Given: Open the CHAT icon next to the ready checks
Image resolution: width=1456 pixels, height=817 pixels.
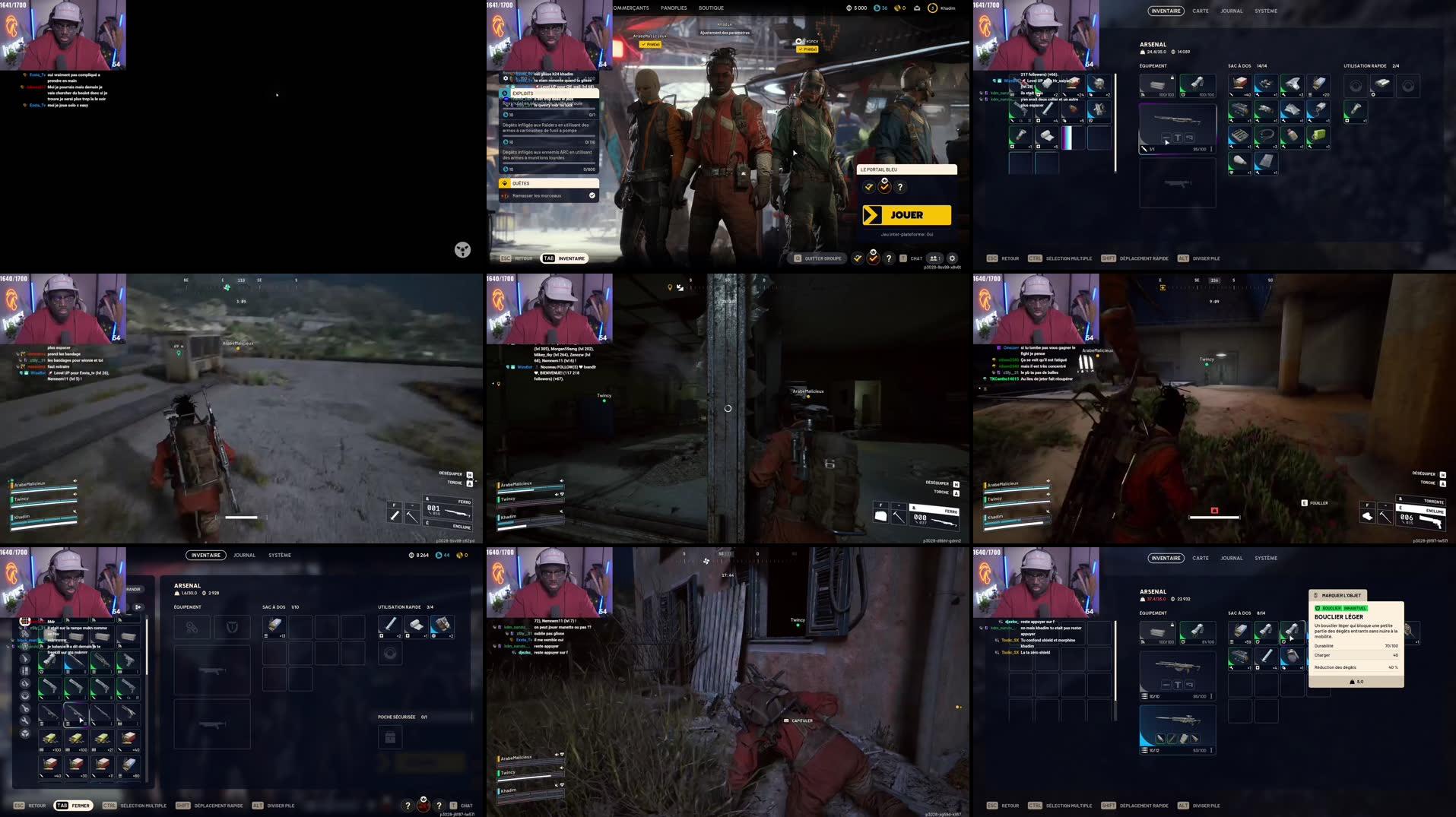Looking at the screenshot, I should [915, 258].
